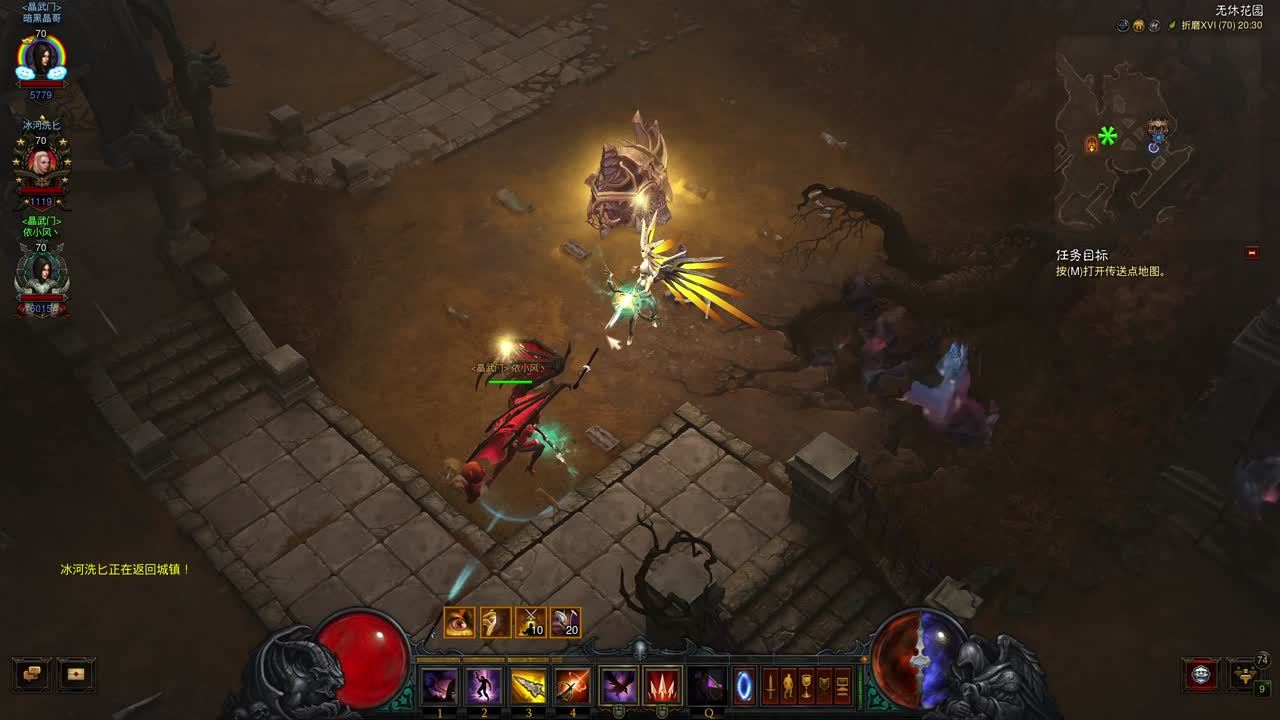
Task: Open the chat bubble button
Action: (x=32, y=674)
